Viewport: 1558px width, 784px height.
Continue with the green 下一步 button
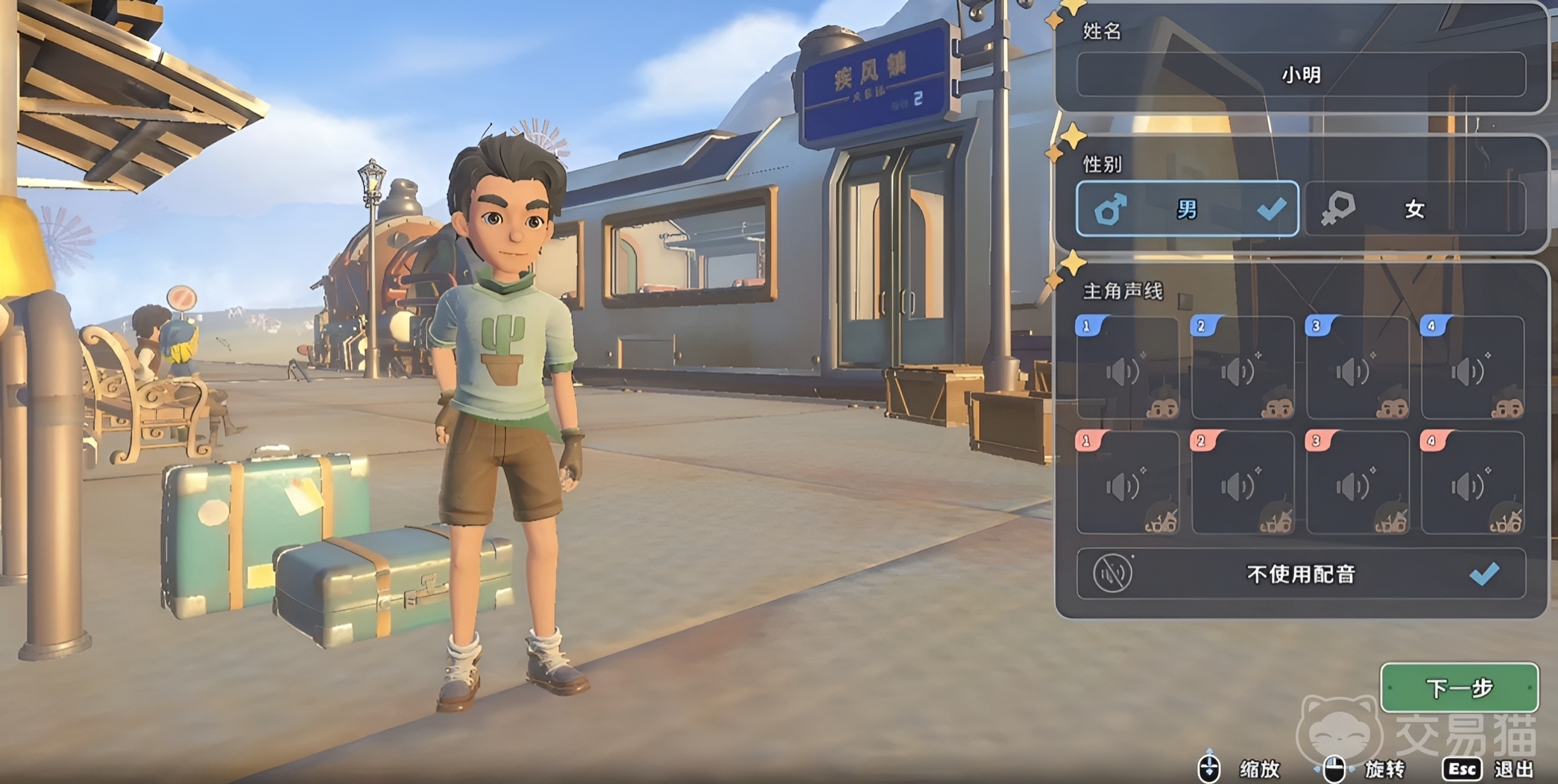1459,687
